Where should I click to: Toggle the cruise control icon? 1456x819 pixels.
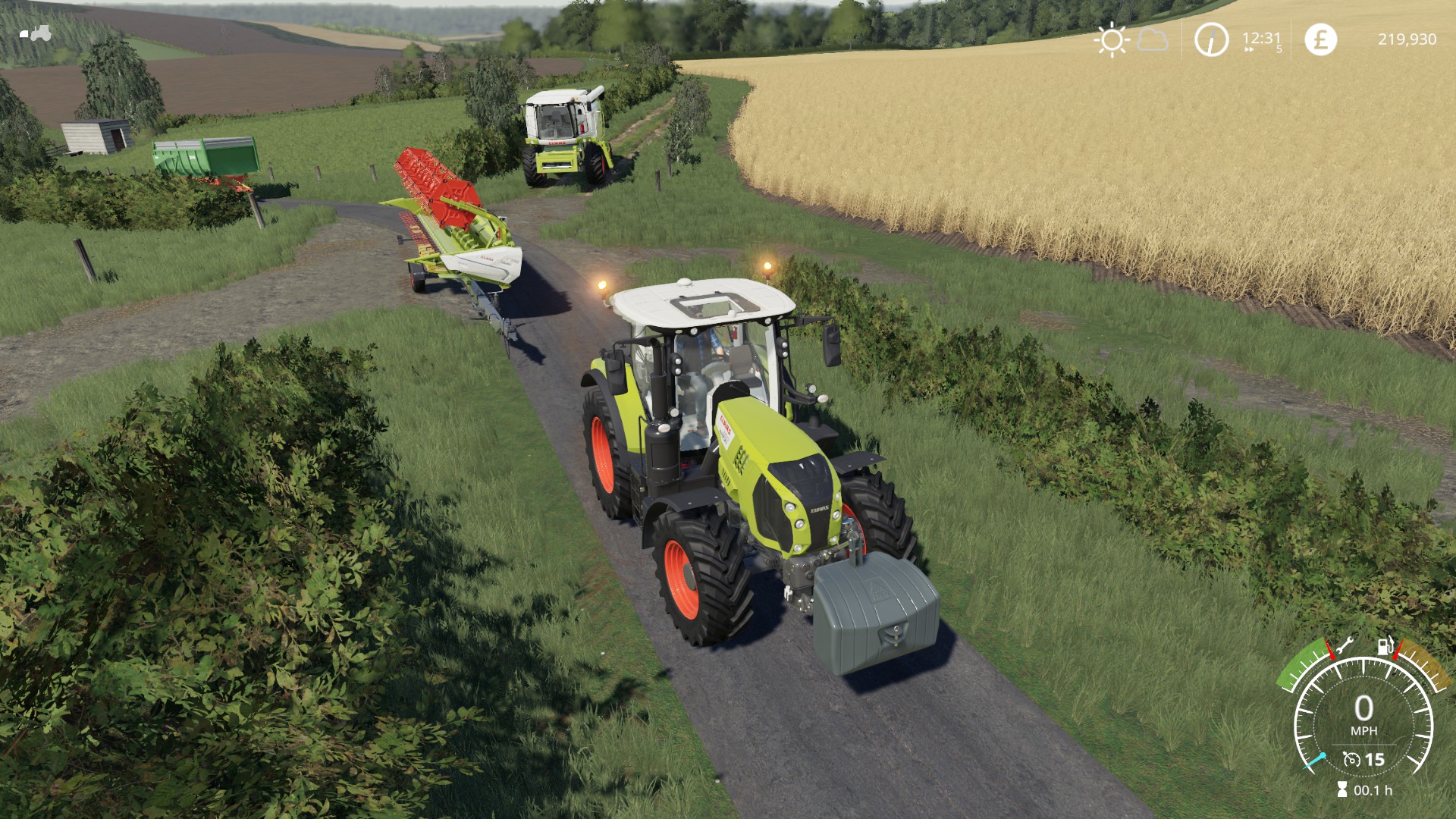point(1351,759)
